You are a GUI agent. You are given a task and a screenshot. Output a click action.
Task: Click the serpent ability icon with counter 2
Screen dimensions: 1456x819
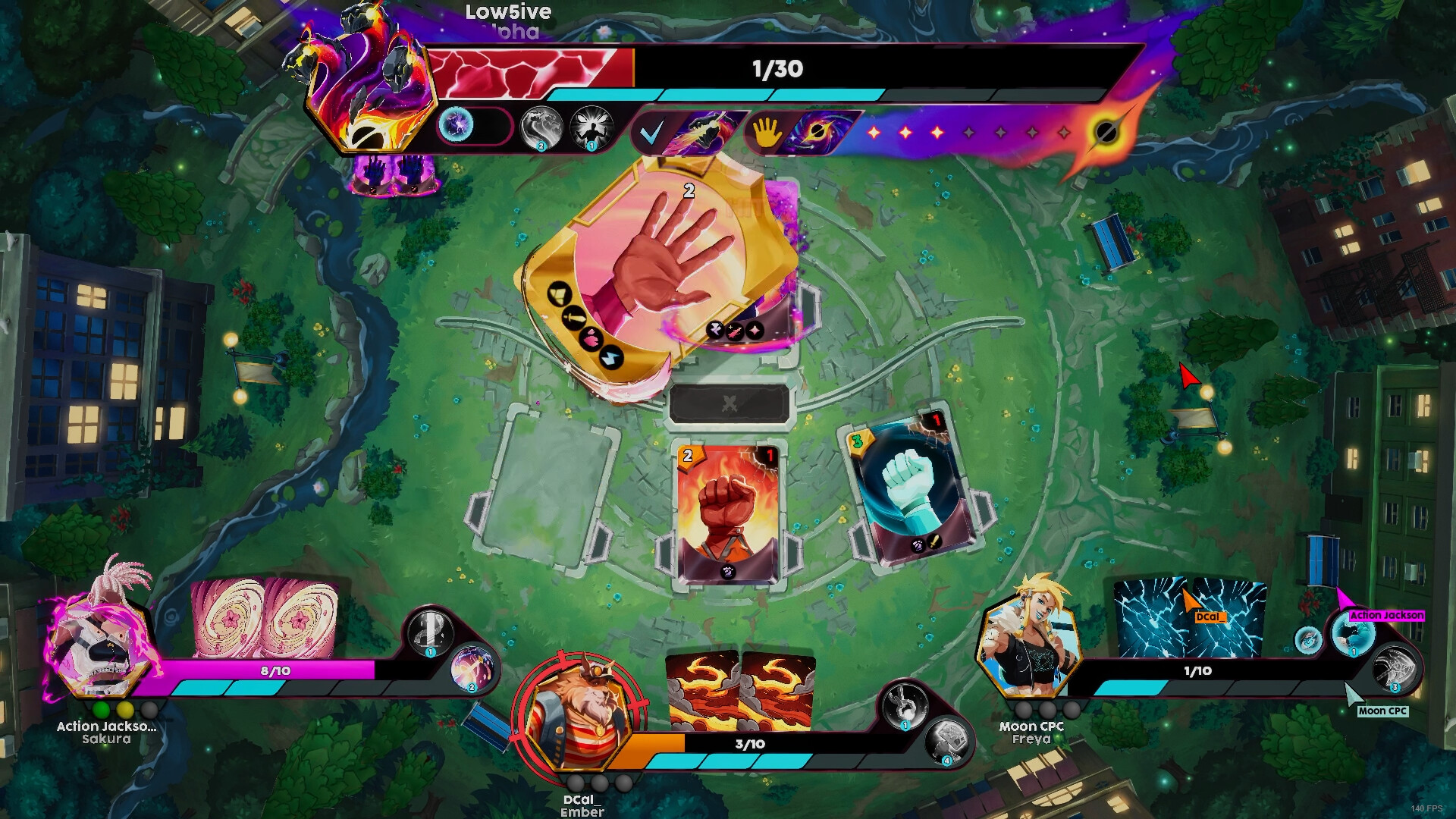[541, 128]
